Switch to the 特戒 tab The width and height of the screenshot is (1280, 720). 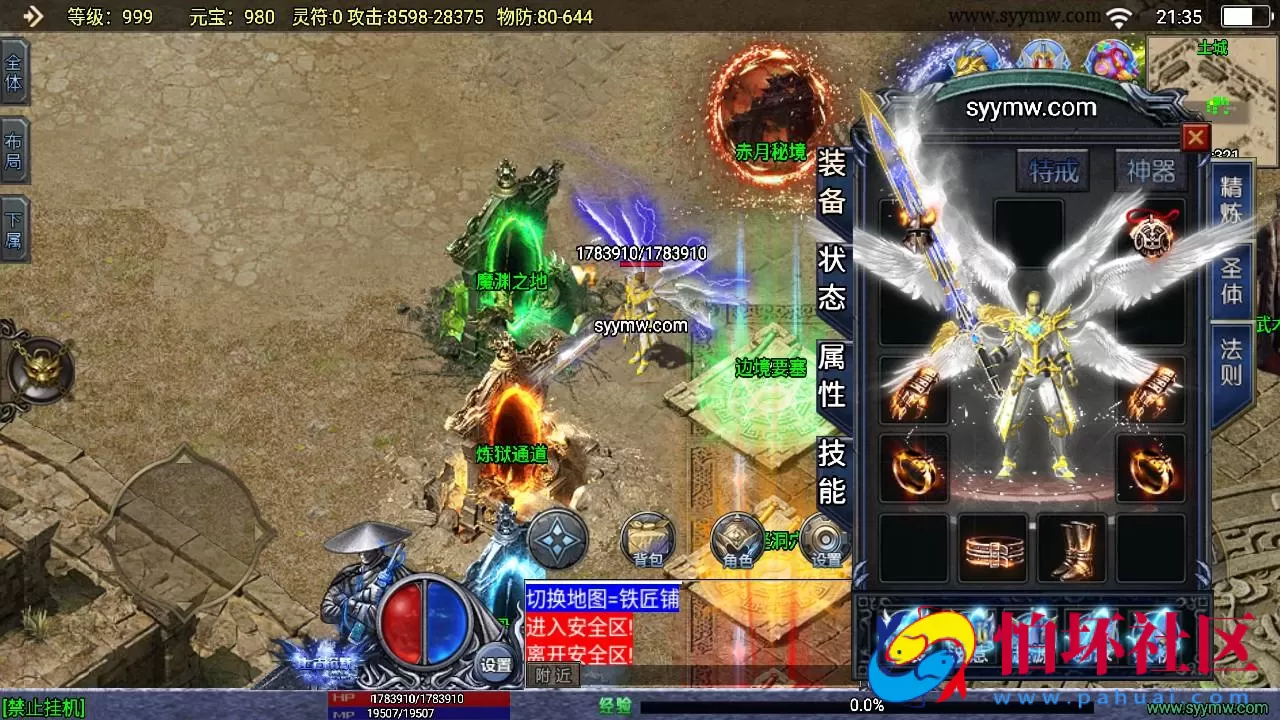pyautogui.click(x=1051, y=171)
